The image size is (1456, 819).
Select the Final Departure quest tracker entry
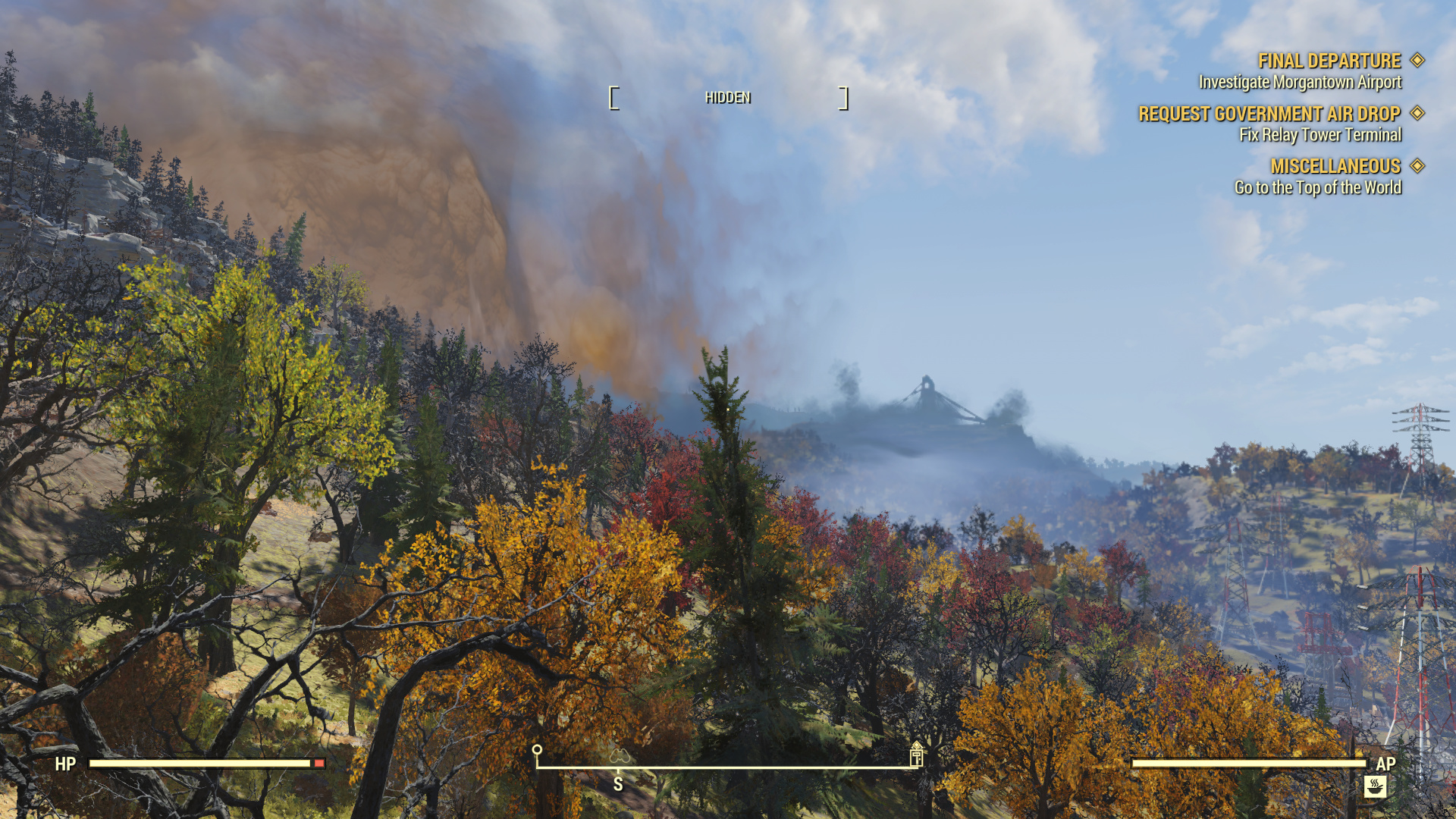click(x=1329, y=61)
